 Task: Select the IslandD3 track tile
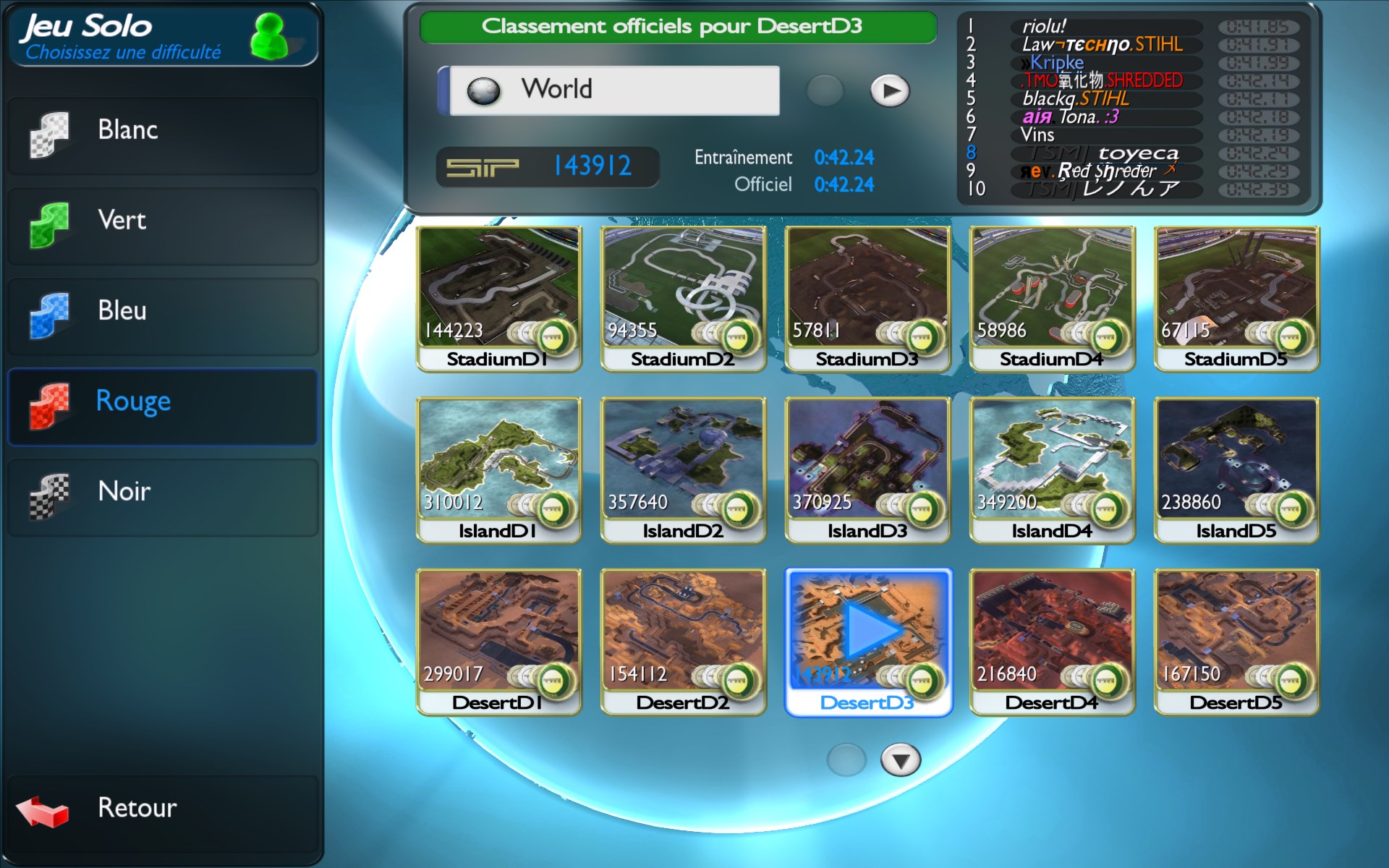click(867, 469)
